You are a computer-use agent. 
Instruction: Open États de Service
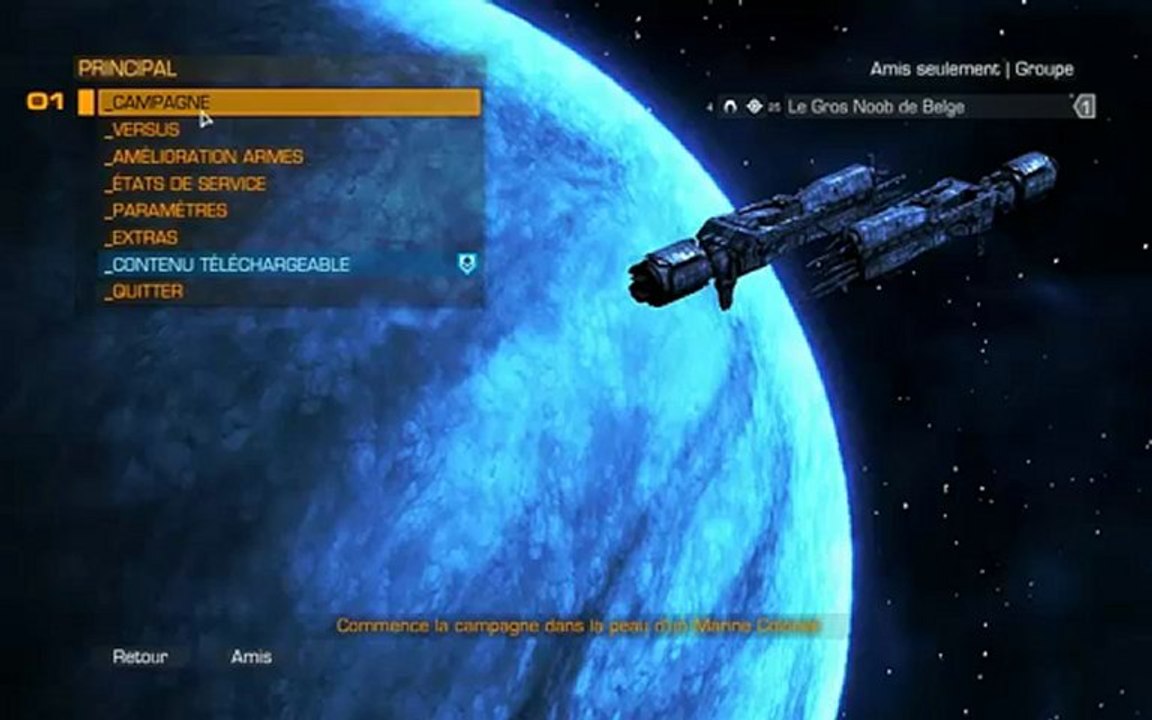189,184
